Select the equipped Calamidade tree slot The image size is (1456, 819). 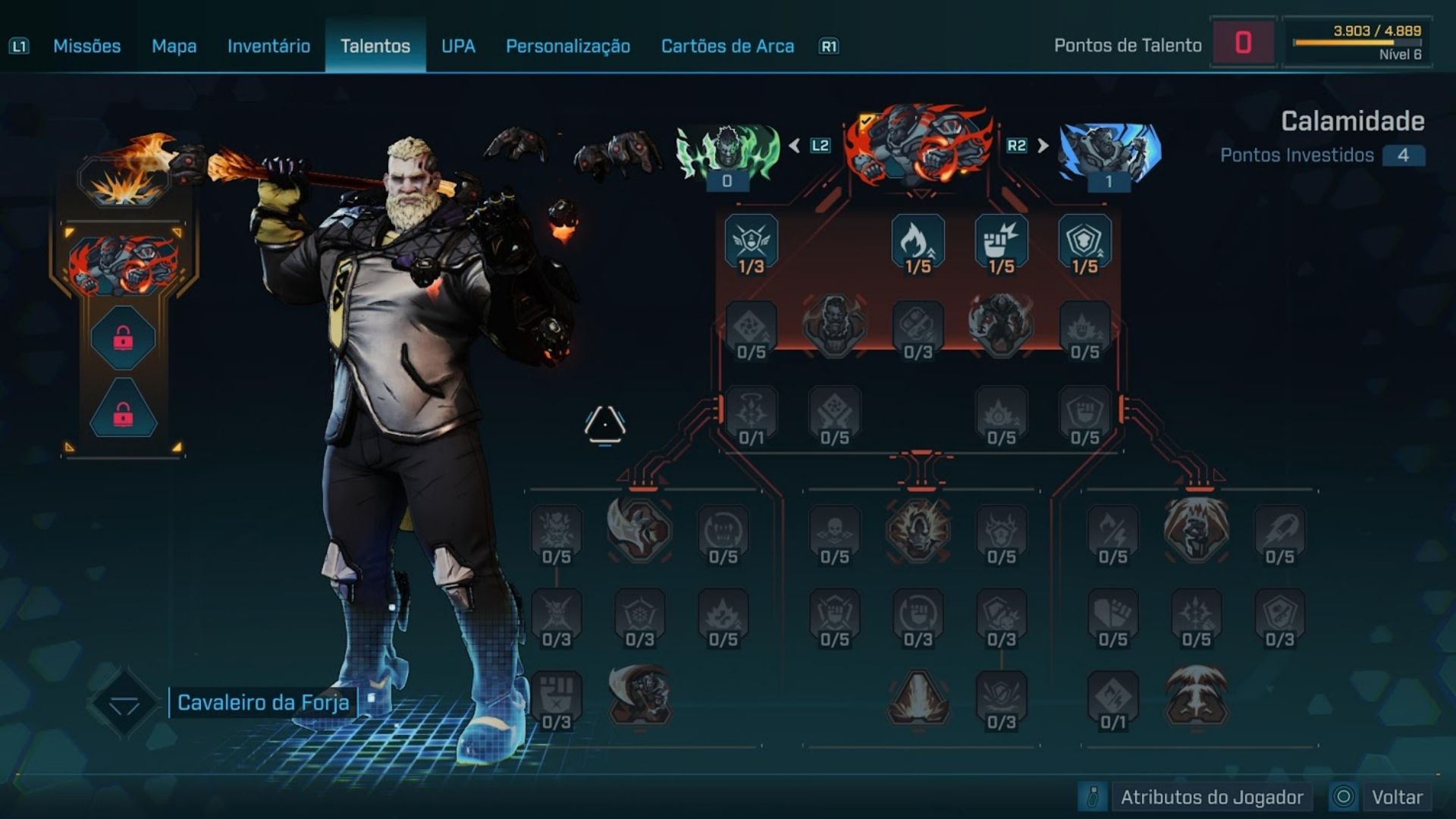pos(124,265)
